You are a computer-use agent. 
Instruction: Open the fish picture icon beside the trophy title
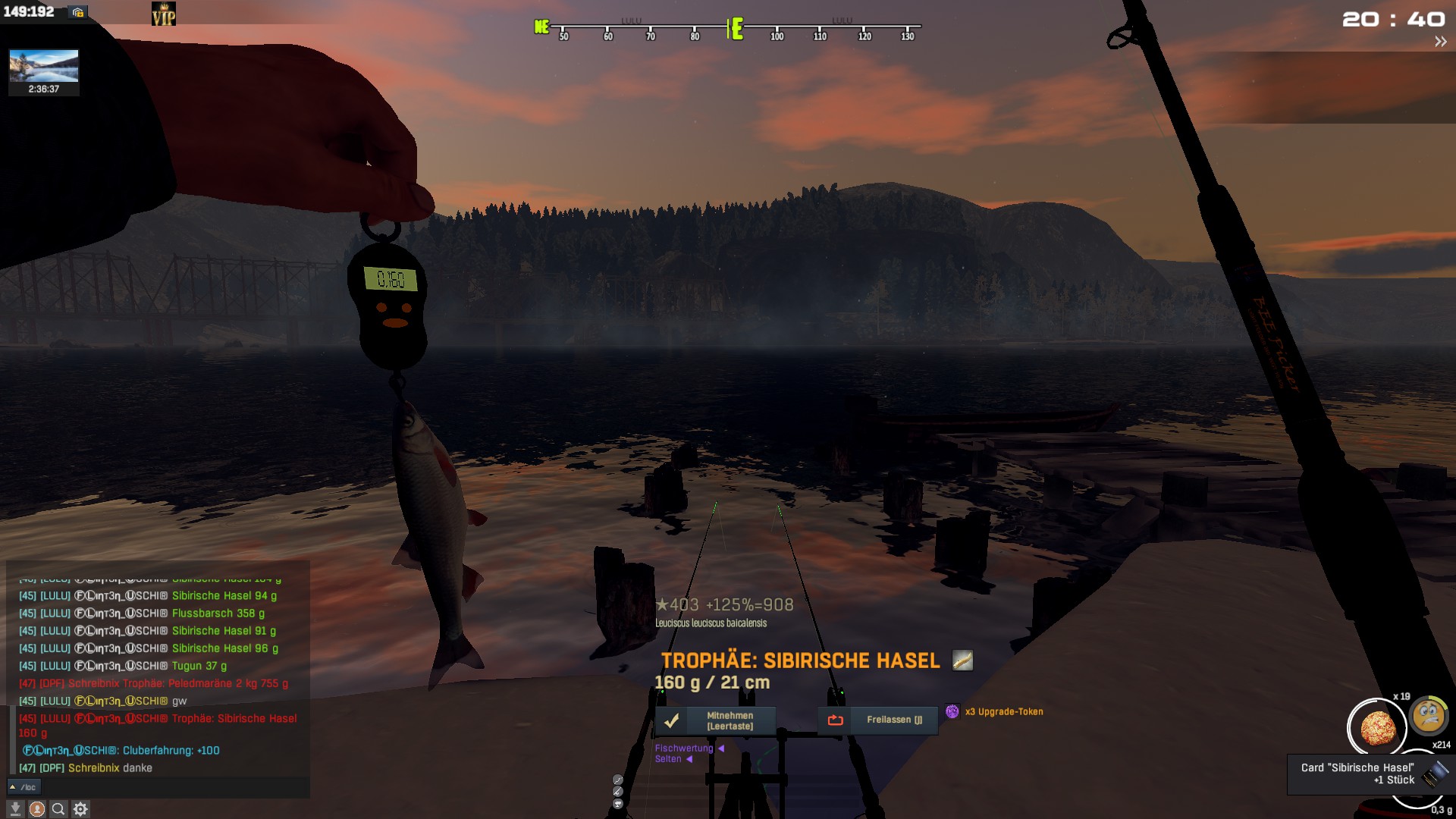click(962, 661)
